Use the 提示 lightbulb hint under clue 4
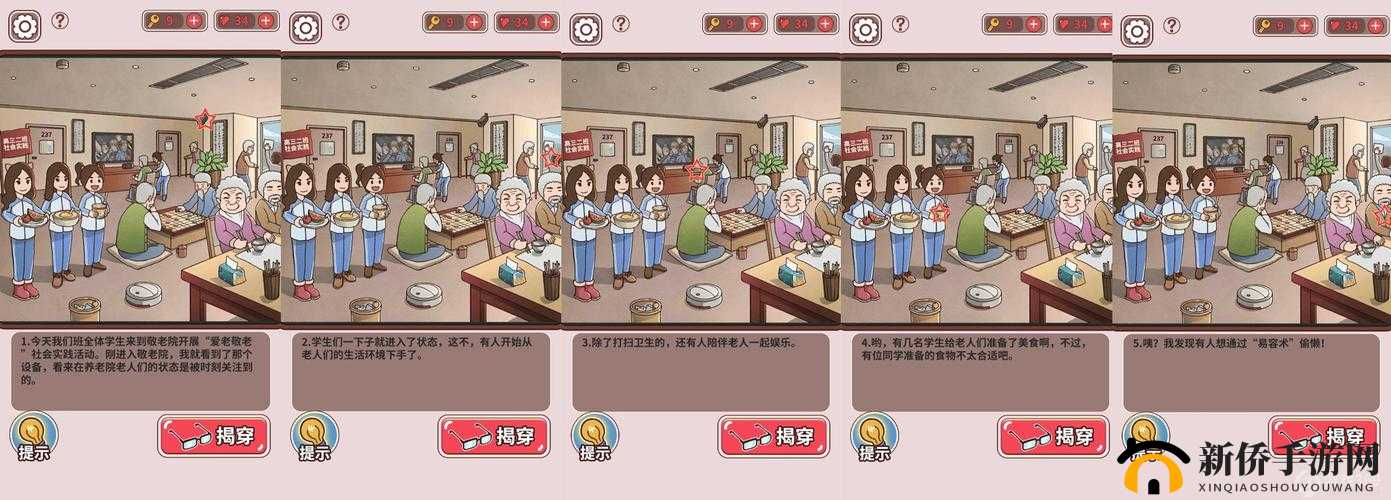 [x=875, y=437]
